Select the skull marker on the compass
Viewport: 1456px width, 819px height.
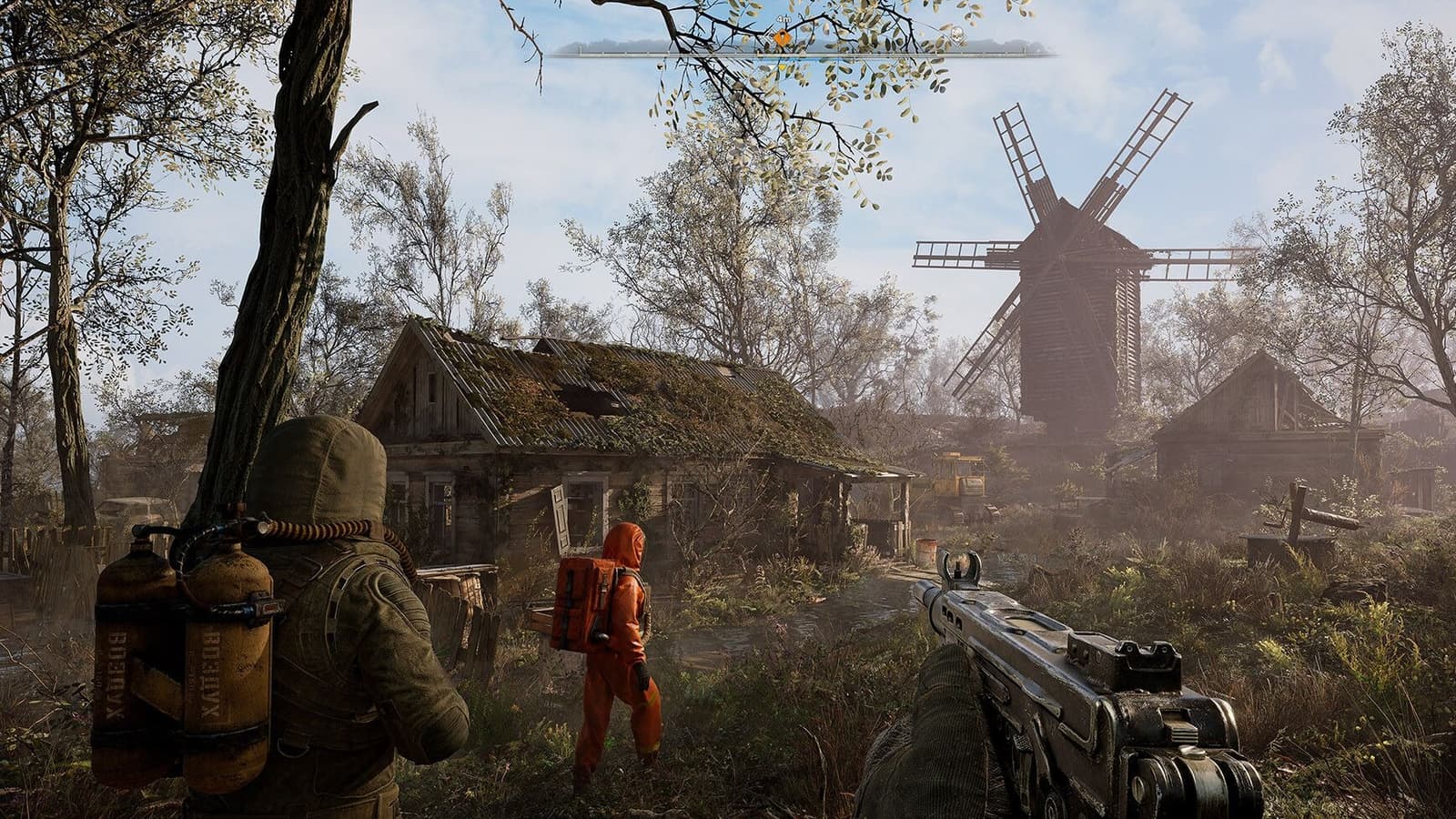pos(956,35)
